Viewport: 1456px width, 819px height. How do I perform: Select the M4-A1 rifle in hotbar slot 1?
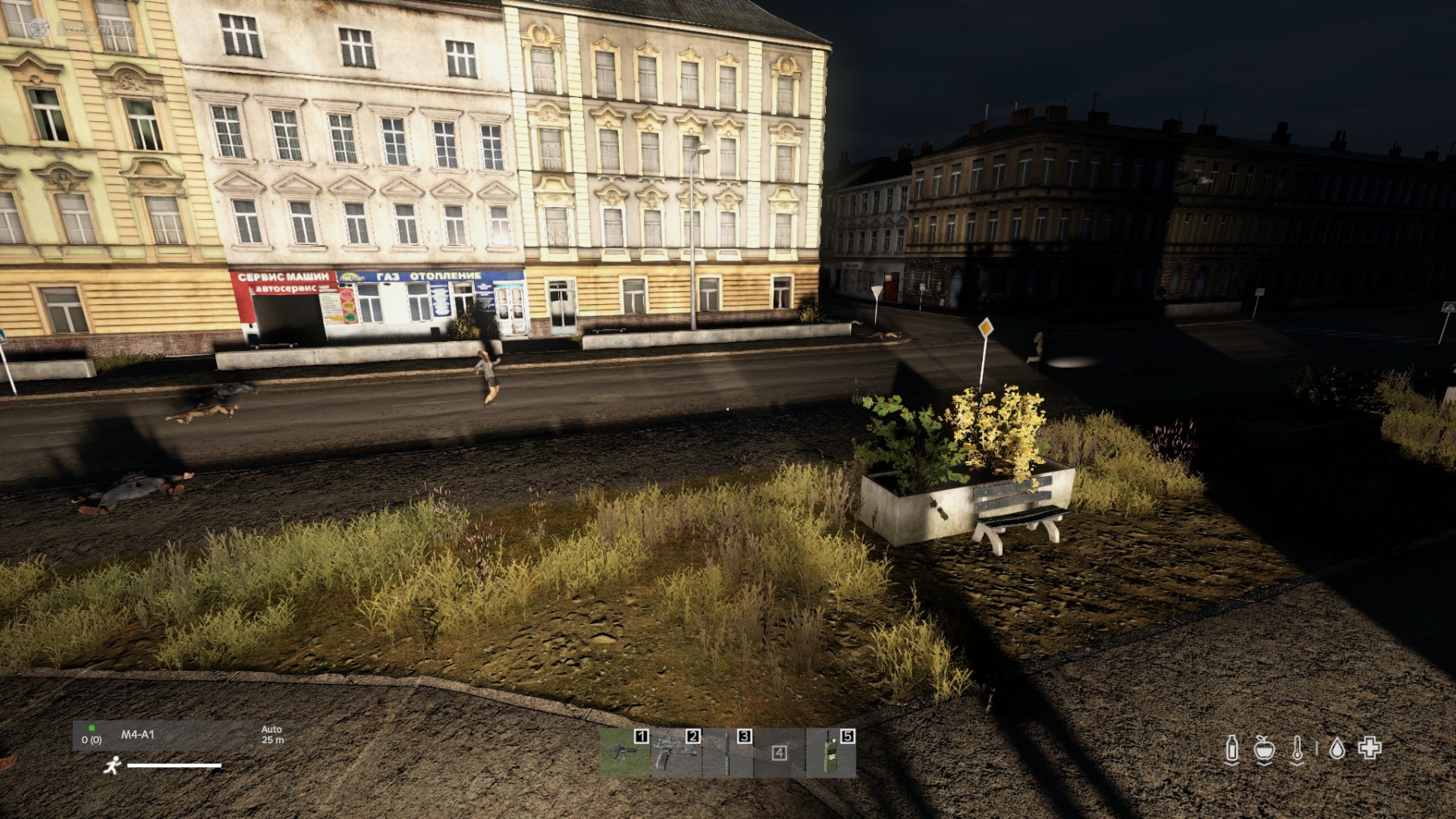pos(624,753)
